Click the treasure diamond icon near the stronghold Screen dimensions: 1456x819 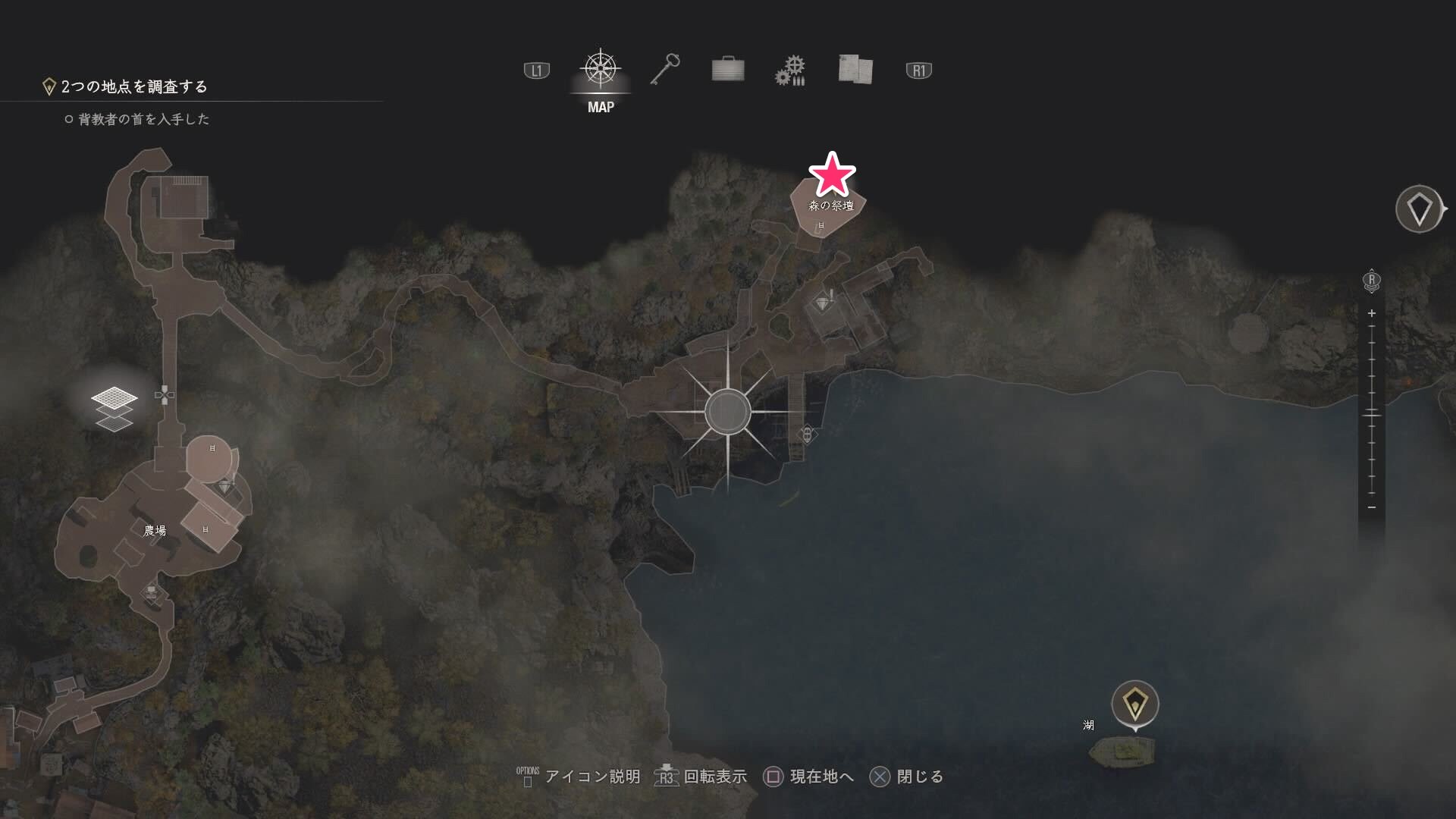[x=824, y=299]
